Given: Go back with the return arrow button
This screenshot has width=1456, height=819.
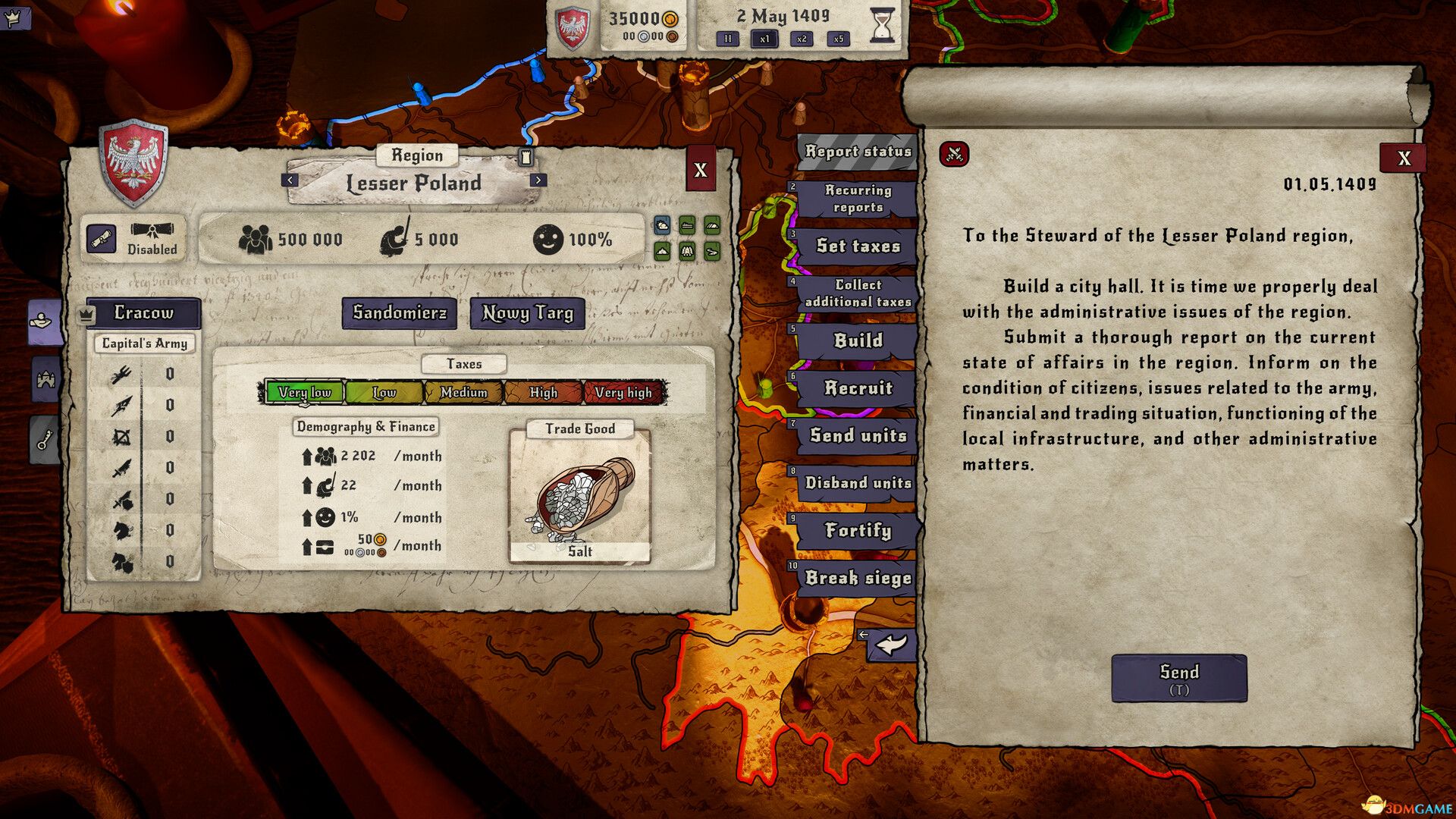Looking at the screenshot, I should point(892,645).
